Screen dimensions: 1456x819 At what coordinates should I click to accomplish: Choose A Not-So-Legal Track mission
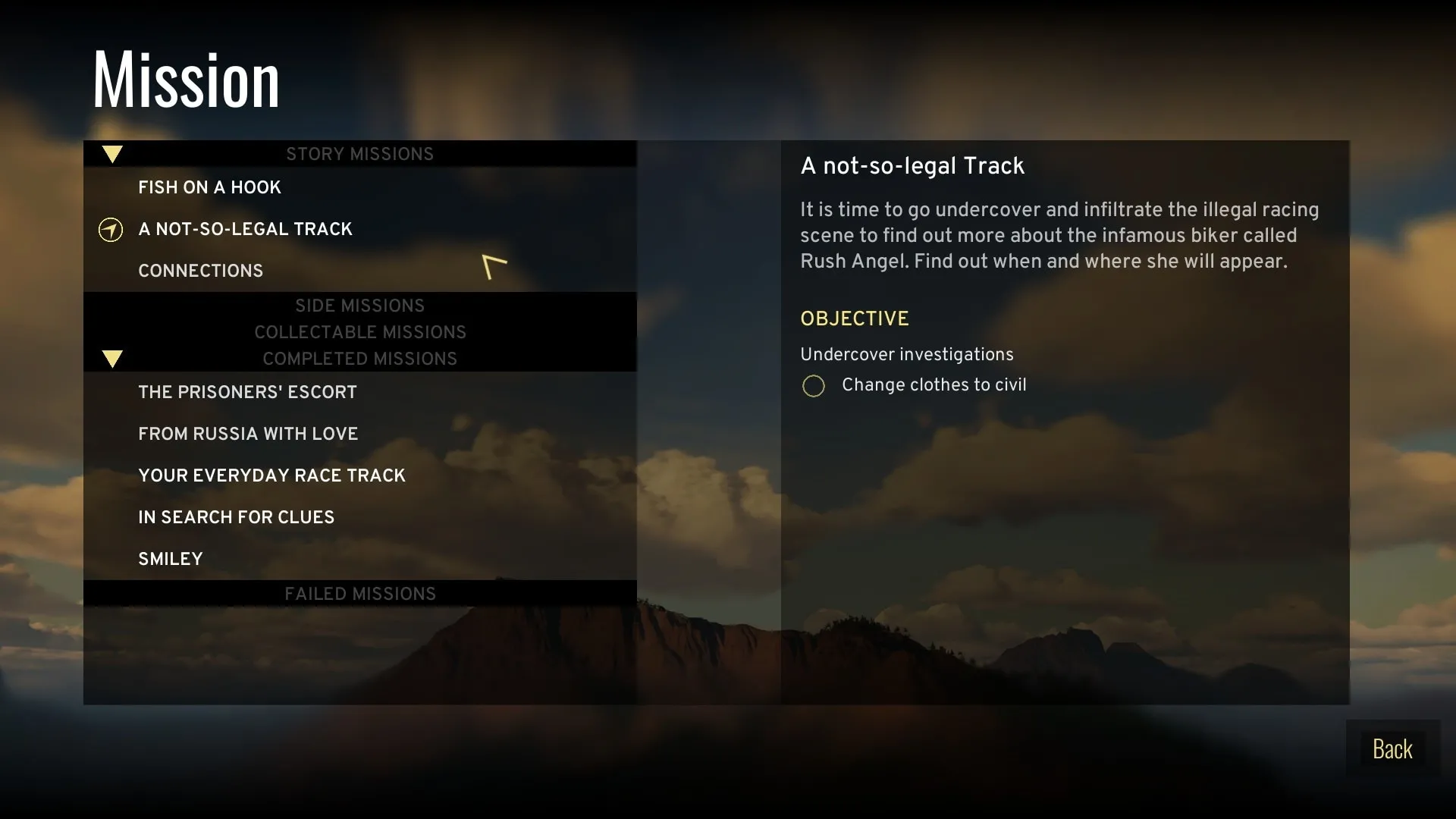[x=245, y=229]
